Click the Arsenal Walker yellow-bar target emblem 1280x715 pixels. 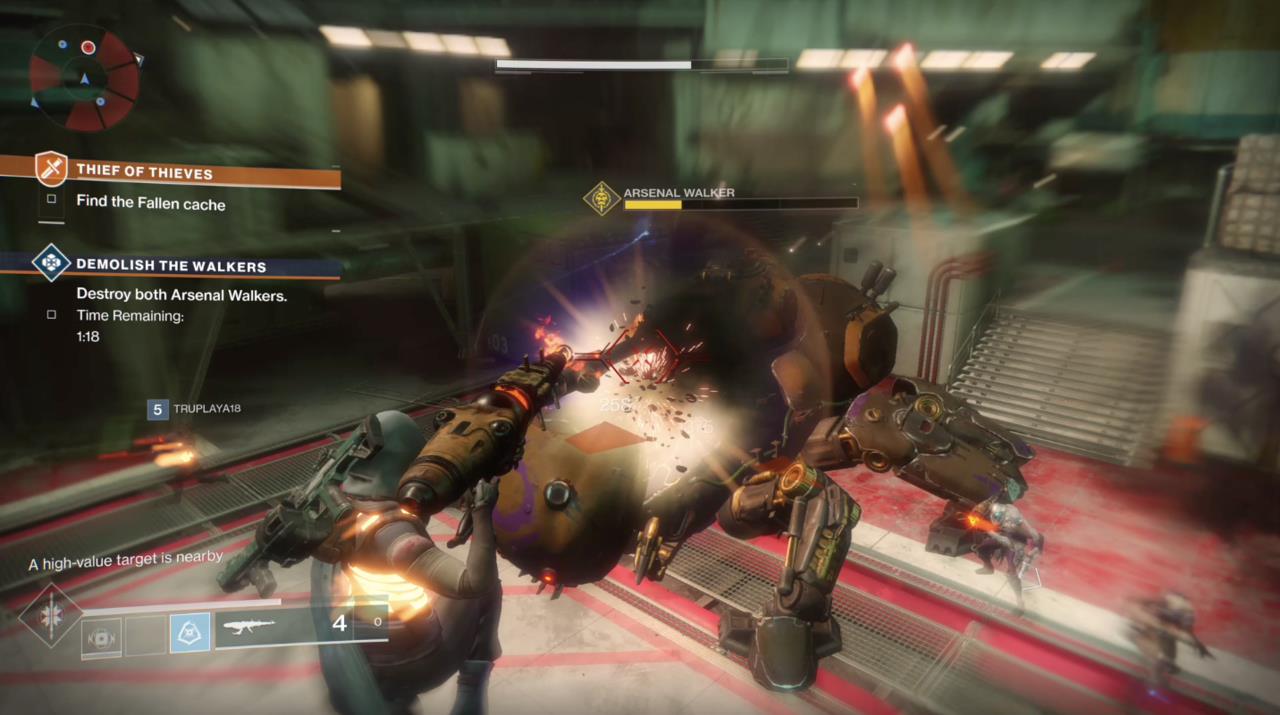[x=601, y=198]
